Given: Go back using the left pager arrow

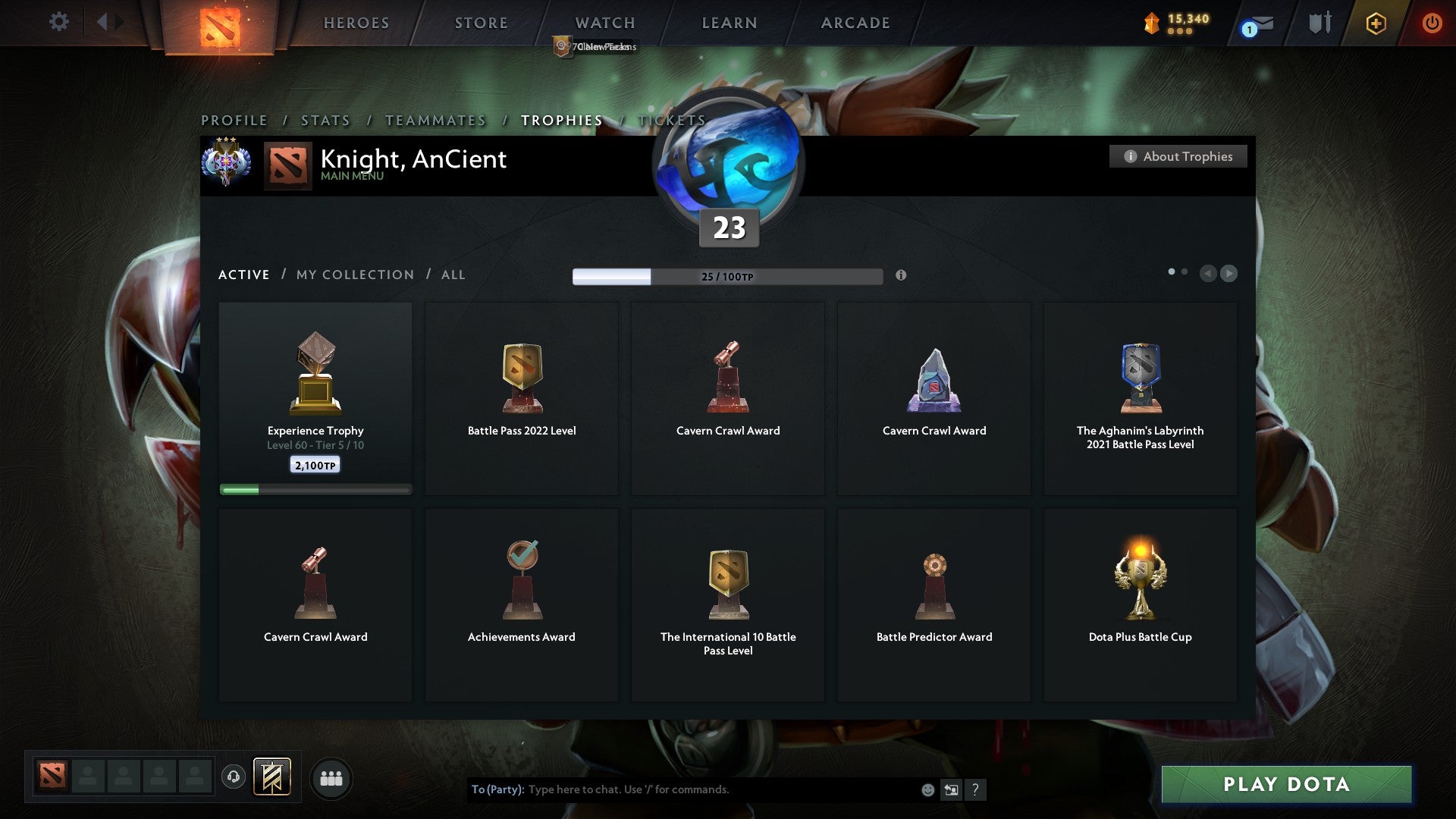Looking at the screenshot, I should click(1209, 273).
